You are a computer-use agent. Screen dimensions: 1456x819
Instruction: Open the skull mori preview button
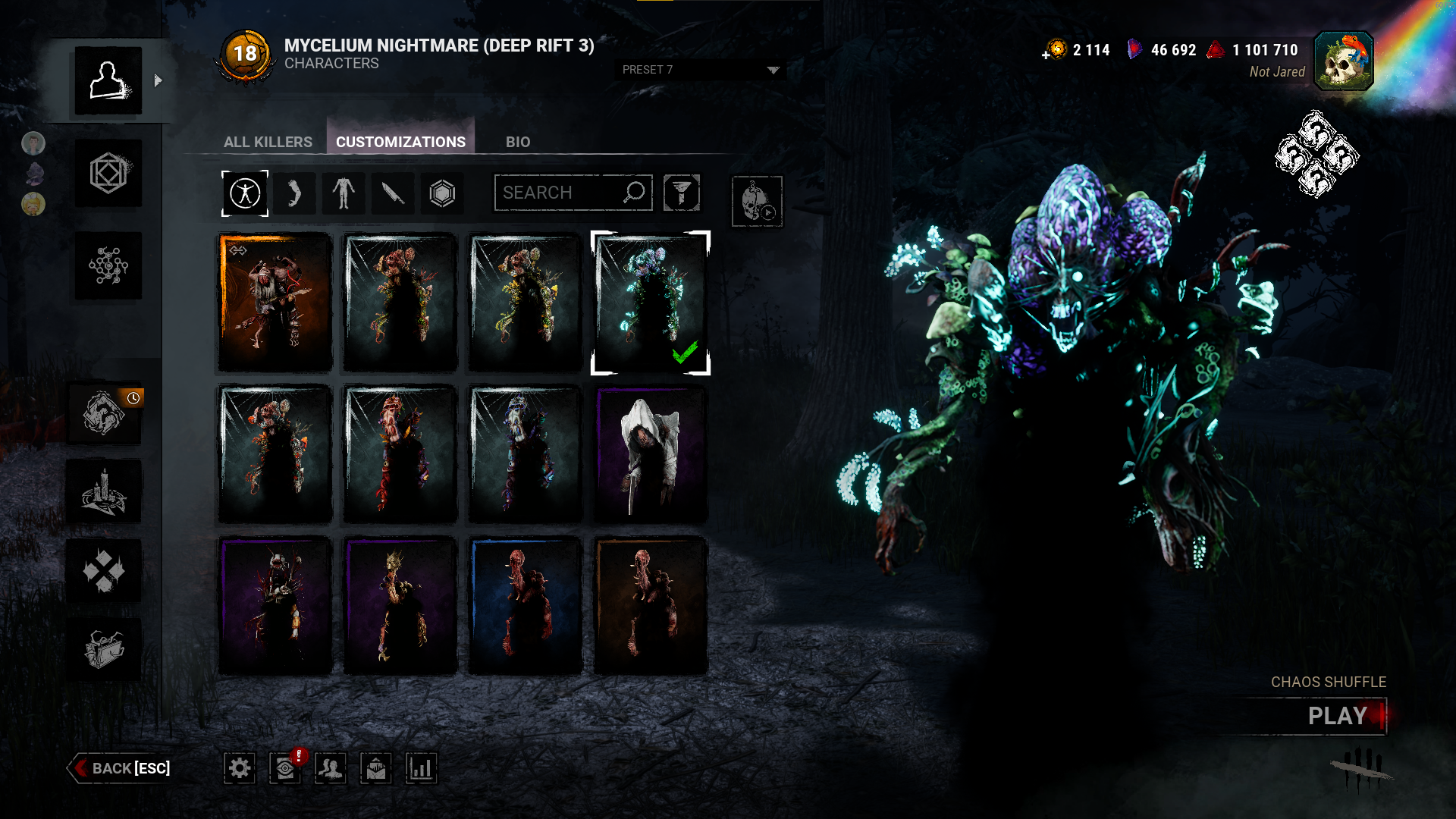coord(757,202)
